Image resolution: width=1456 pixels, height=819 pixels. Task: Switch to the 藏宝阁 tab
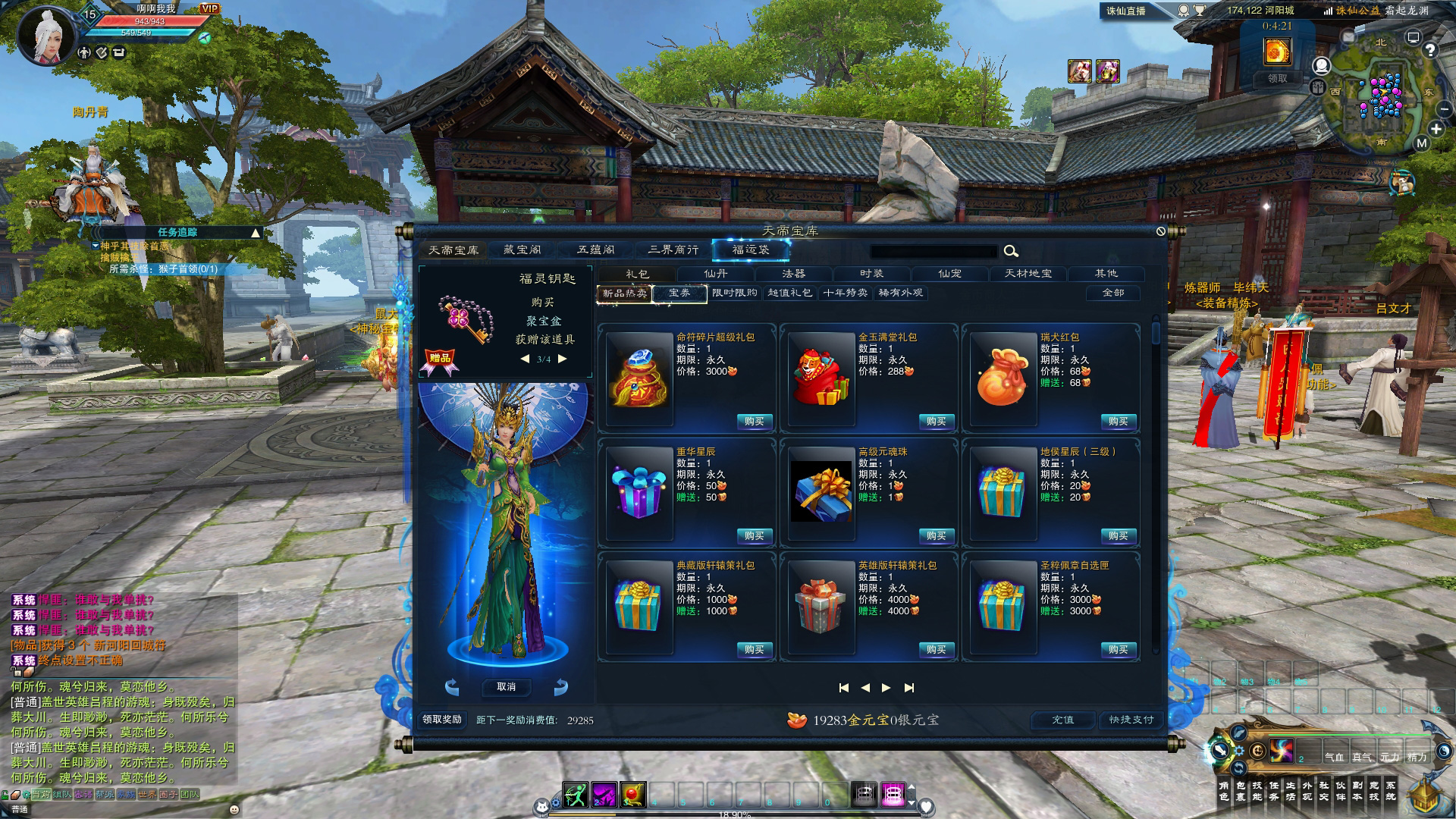click(x=522, y=249)
